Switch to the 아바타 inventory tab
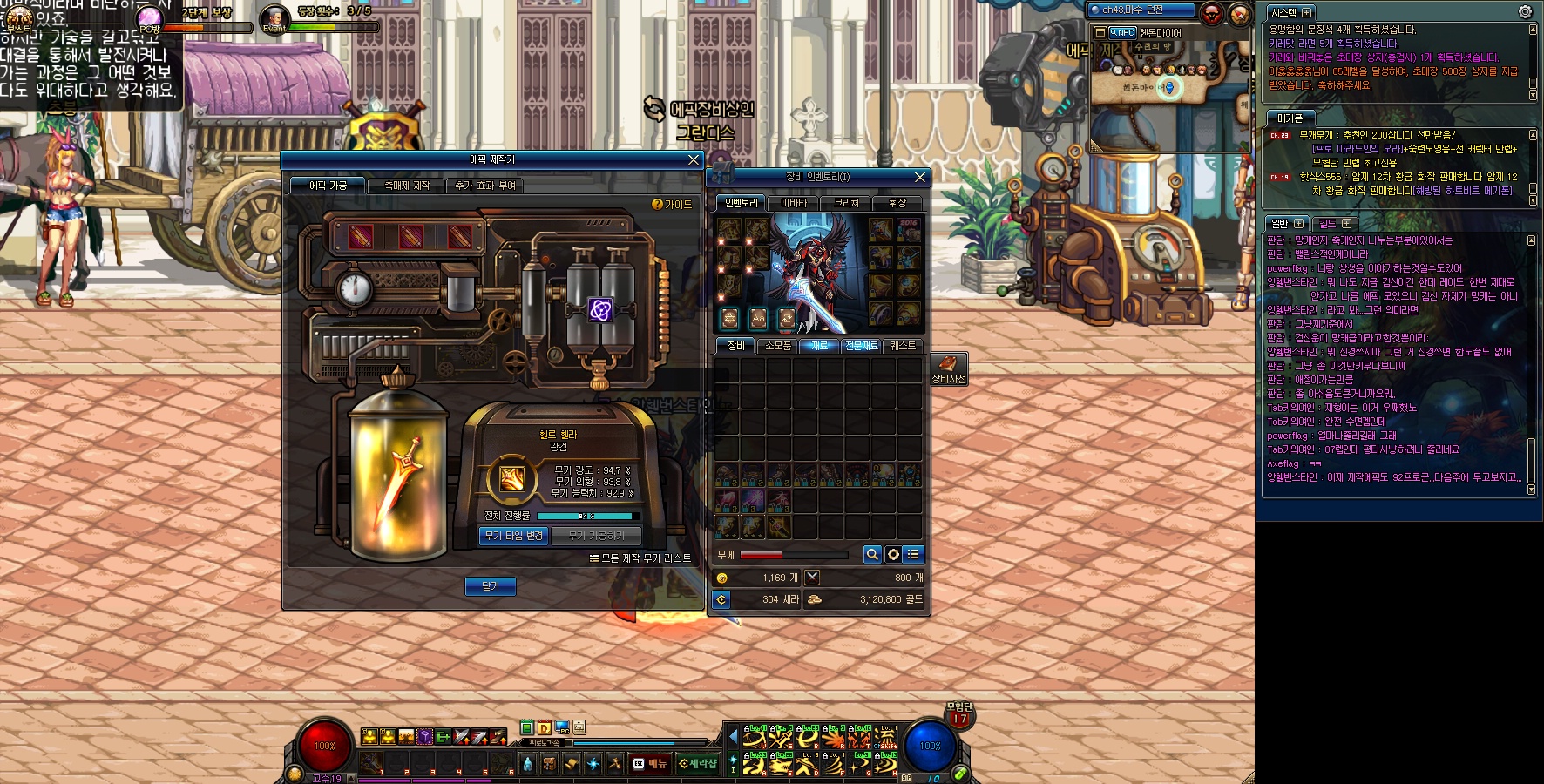 793,203
